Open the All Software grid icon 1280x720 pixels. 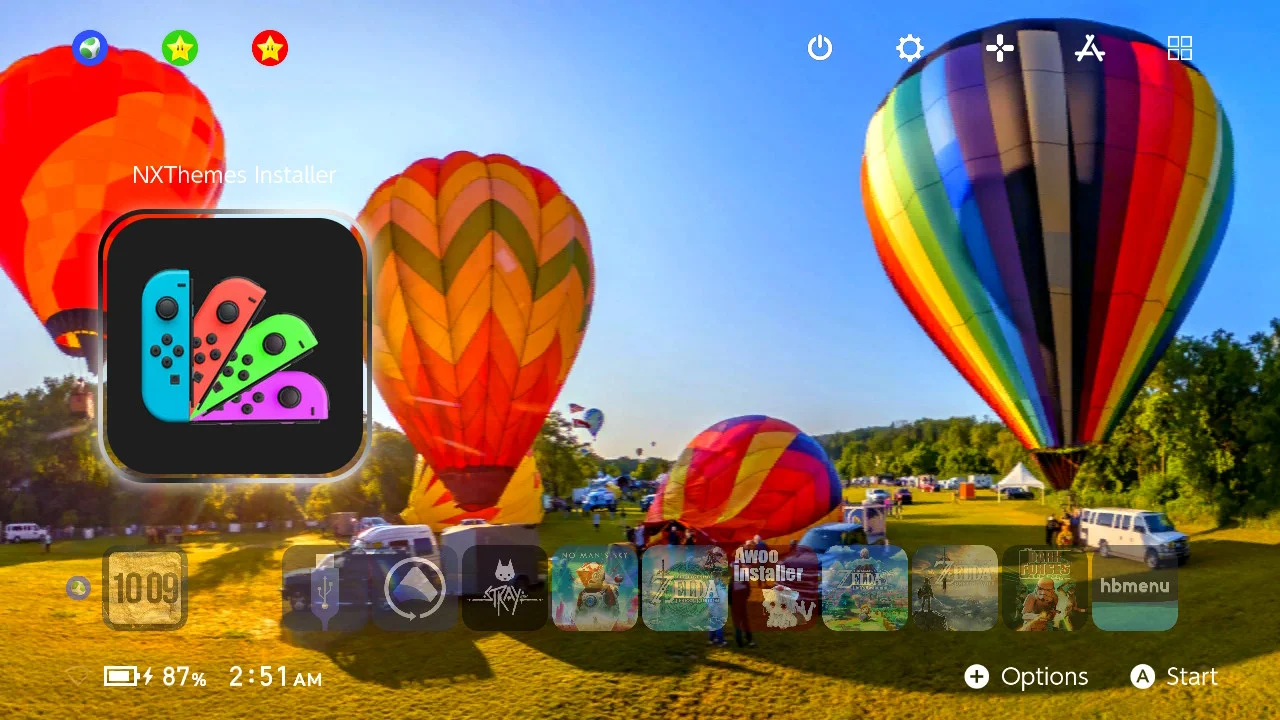(1180, 48)
